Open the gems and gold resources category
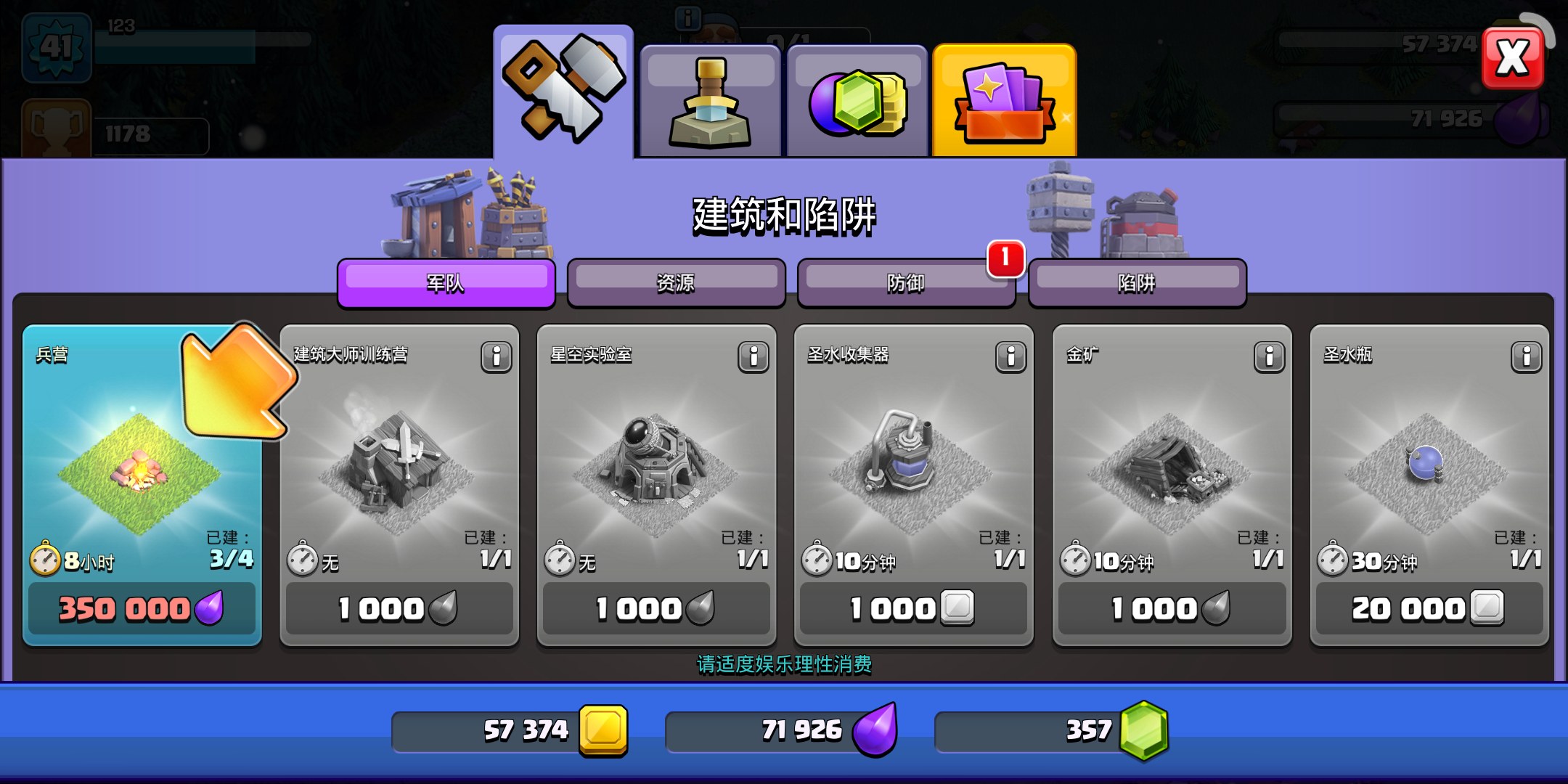This screenshot has height=784, width=1568. (x=857, y=102)
